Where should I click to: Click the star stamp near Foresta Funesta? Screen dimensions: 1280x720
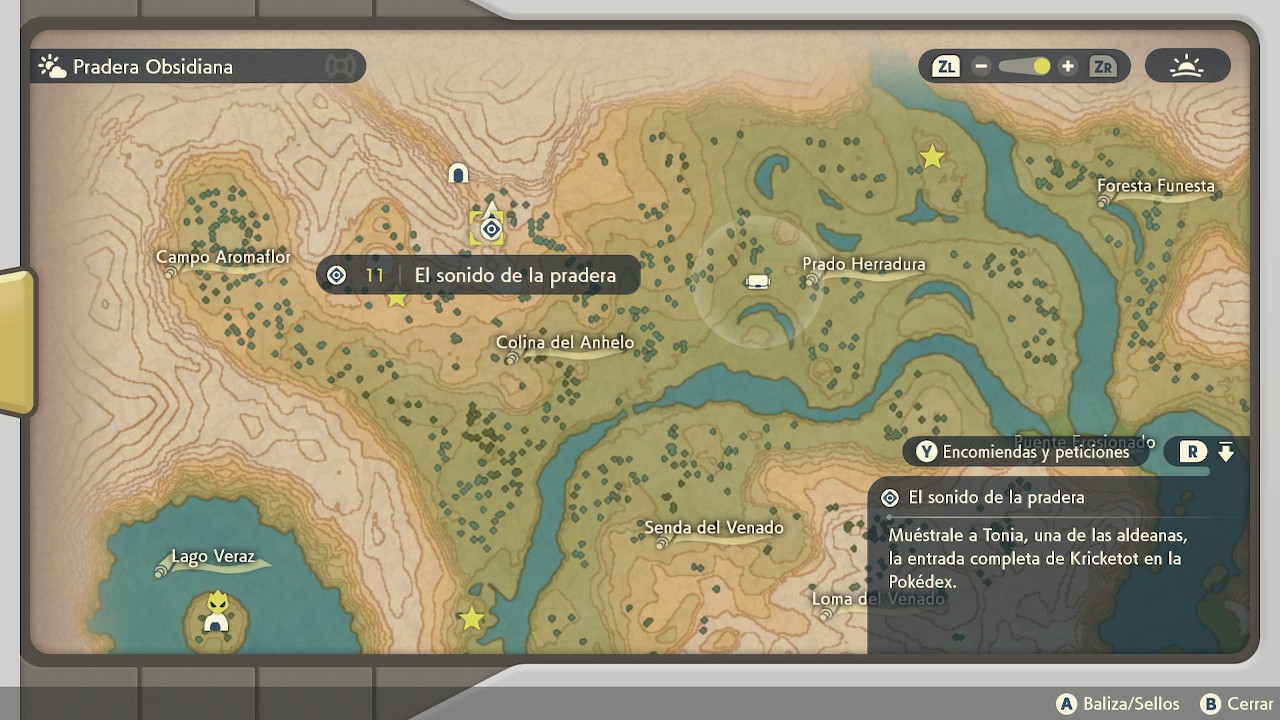point(932,157)
